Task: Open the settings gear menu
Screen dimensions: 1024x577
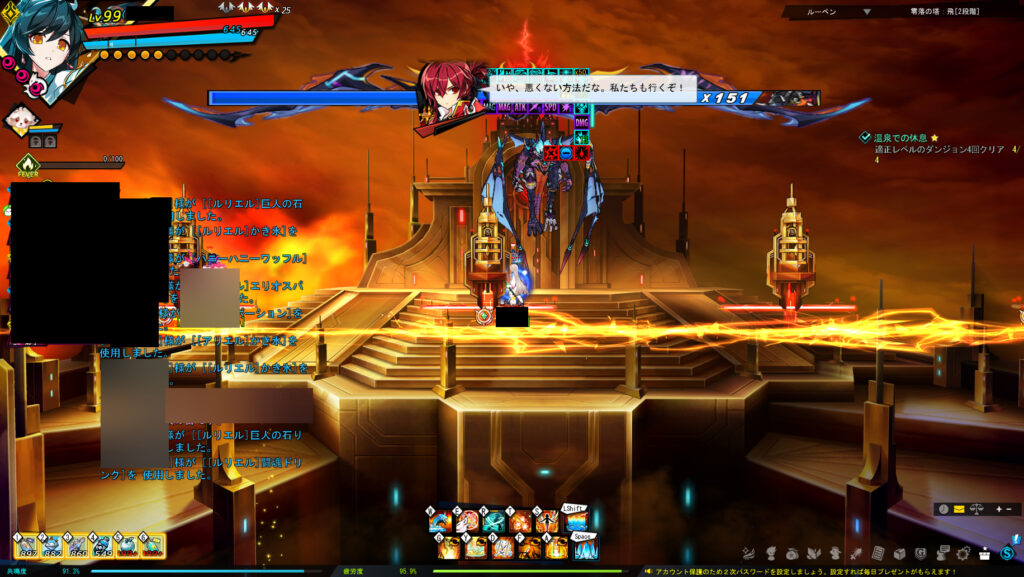Action: [963, 553]
